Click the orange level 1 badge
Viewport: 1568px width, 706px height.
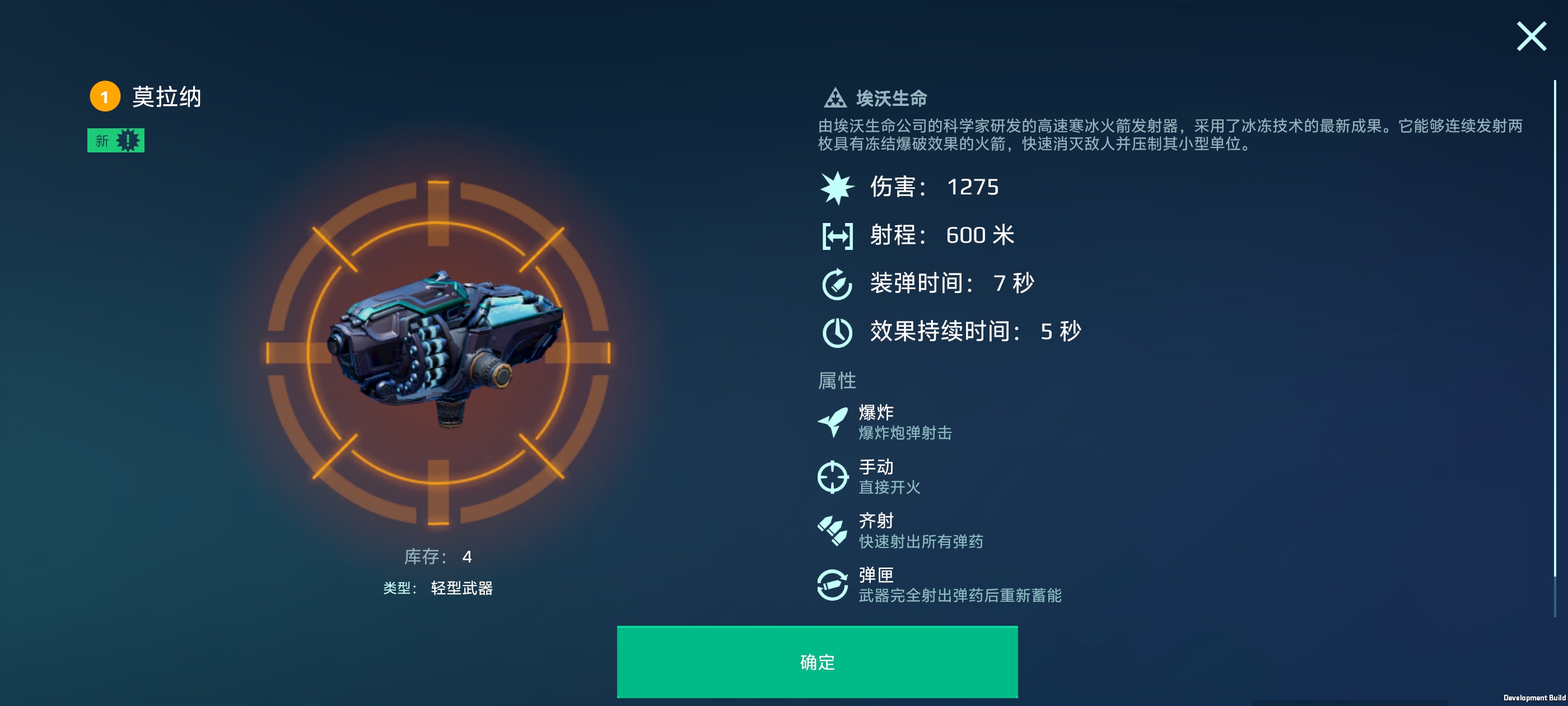point(105,97)
